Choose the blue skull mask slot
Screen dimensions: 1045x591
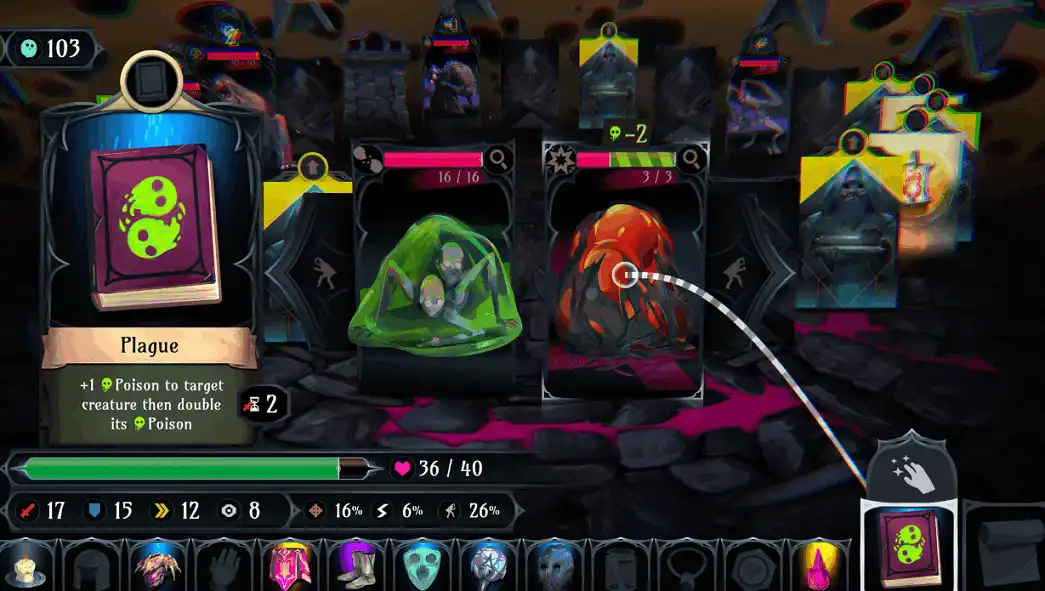[552, 567]
